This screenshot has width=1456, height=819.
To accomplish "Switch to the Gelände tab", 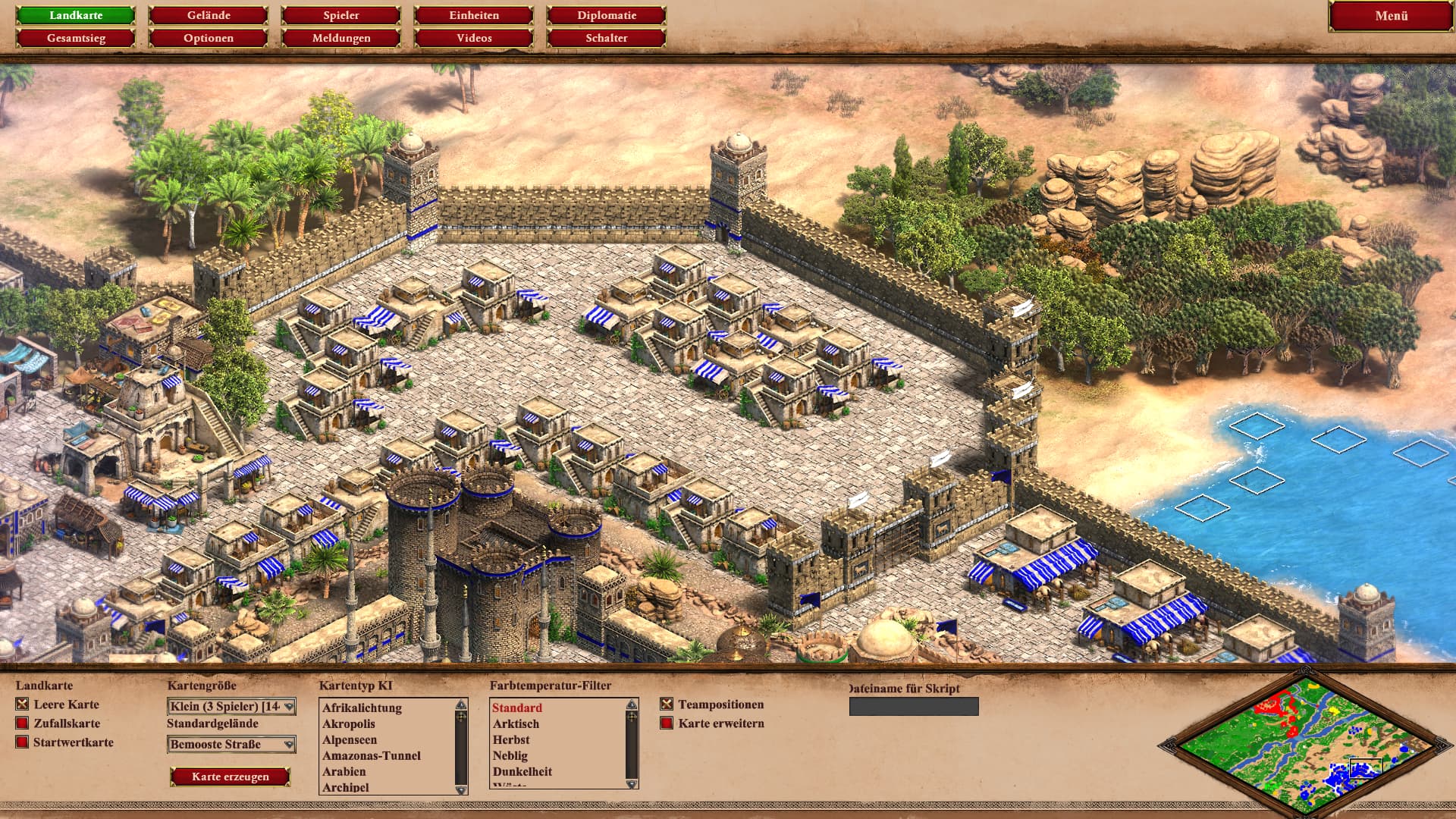I will (x=209, y=15).
